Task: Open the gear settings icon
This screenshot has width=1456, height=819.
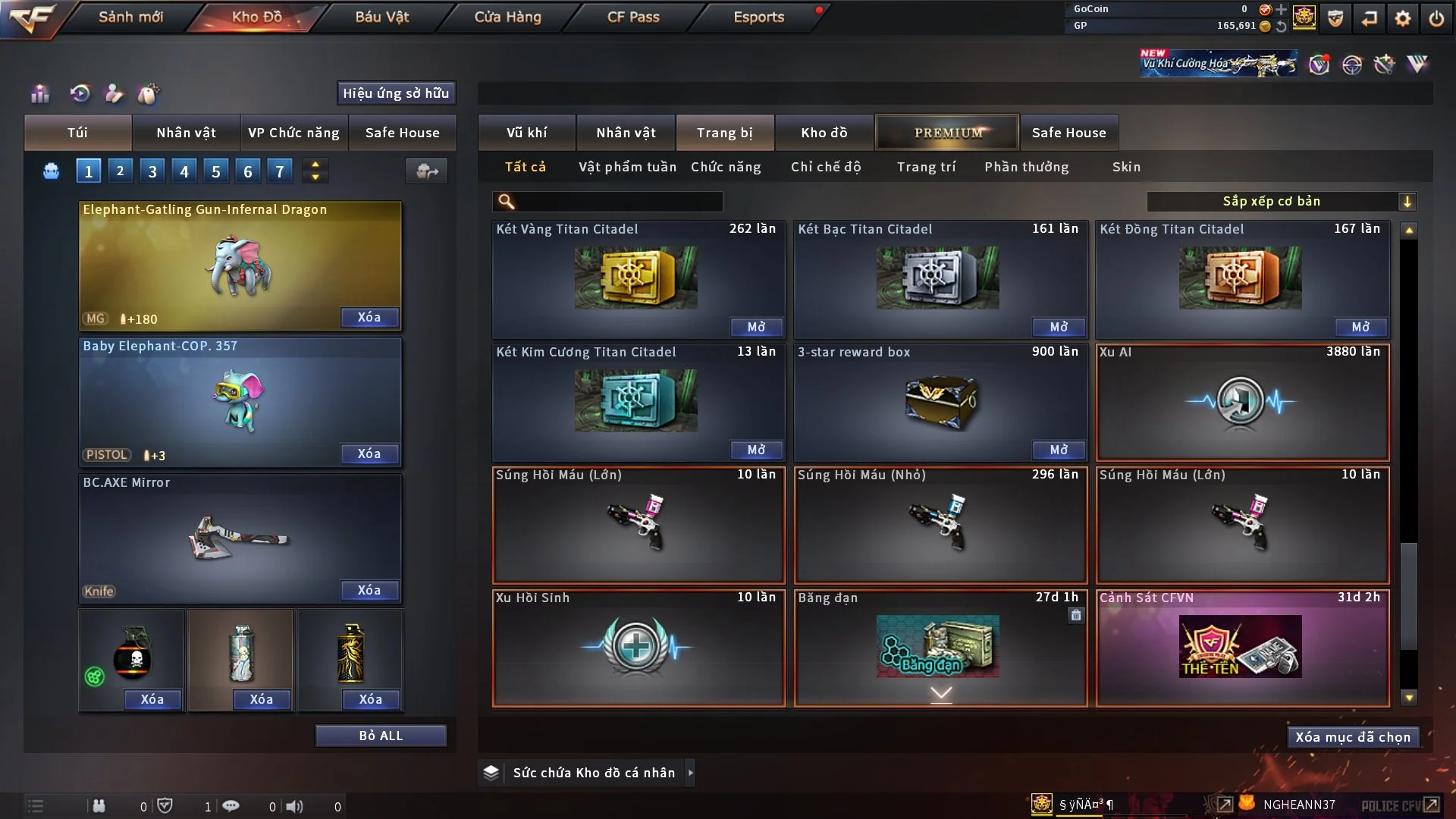Action: tap(1402, 18)
